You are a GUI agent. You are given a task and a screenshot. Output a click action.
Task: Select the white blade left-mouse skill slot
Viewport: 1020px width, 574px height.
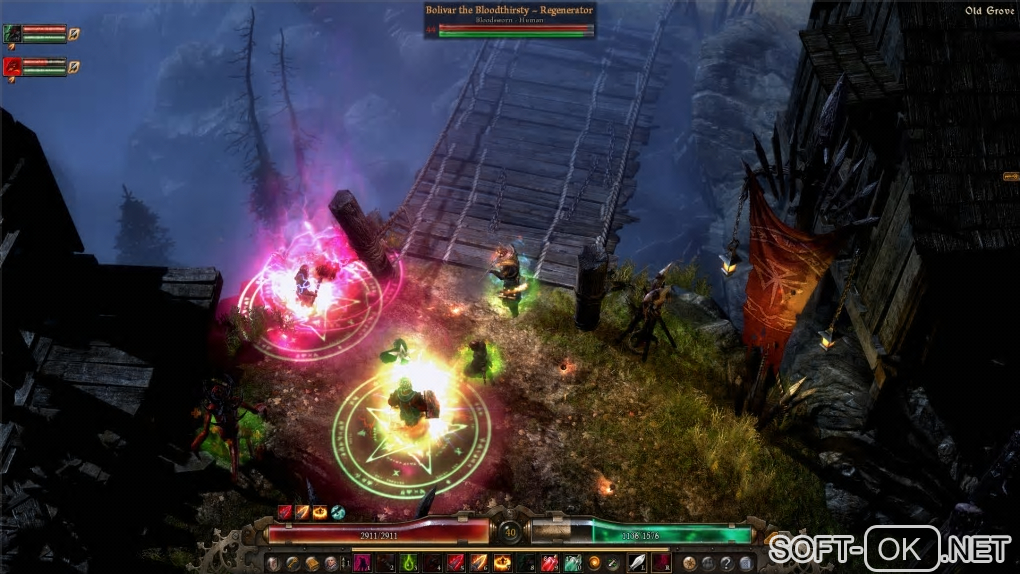tap(635, 563)
